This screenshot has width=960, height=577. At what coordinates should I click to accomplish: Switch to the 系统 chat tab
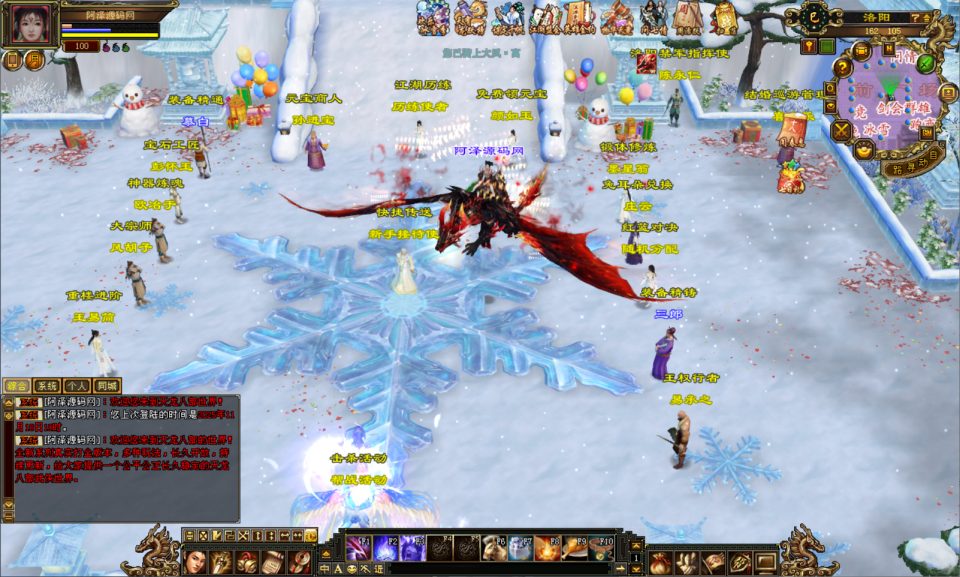pos(46,385)
